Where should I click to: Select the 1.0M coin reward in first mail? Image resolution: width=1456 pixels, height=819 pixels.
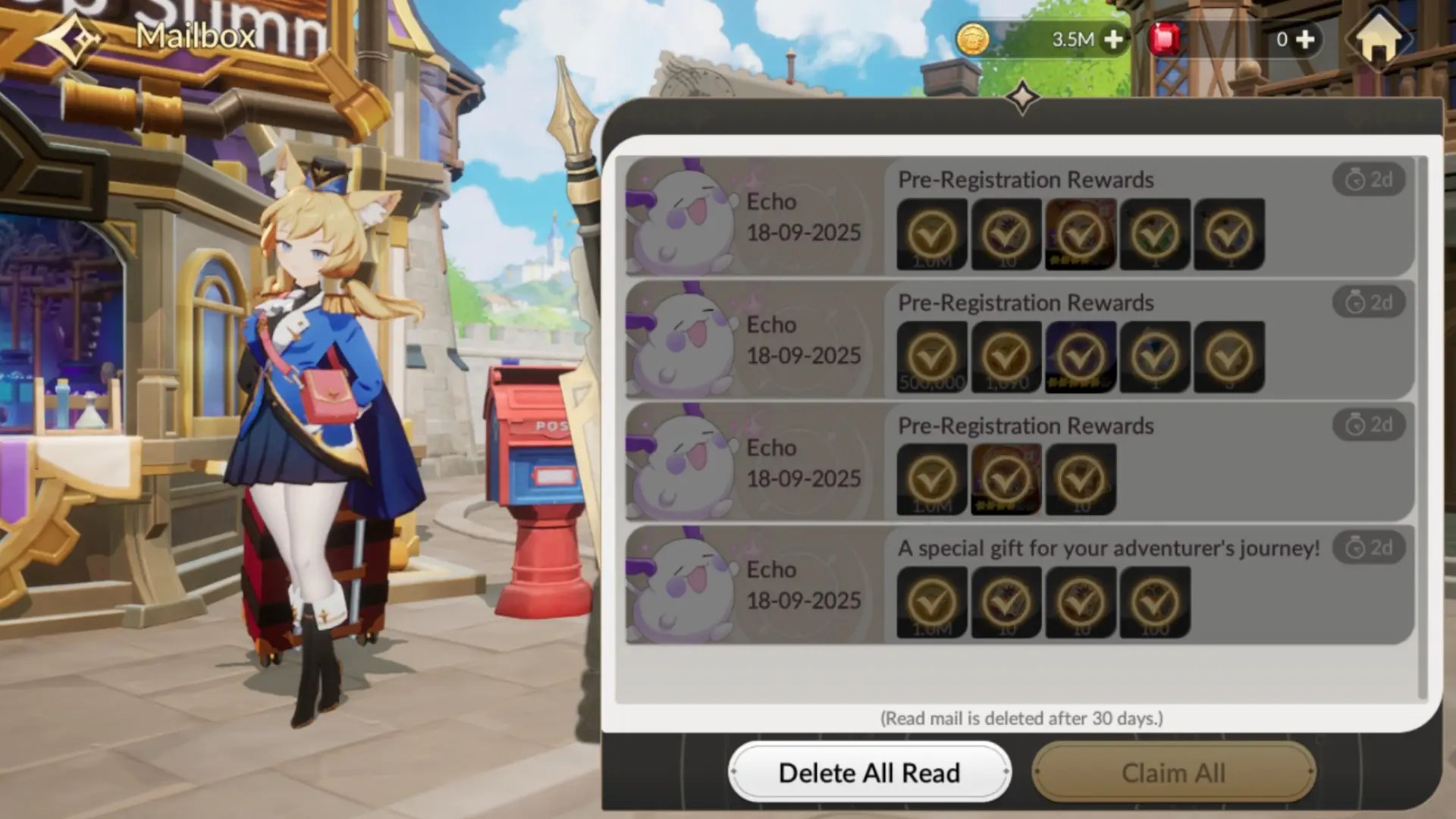[x=931, y=234]
